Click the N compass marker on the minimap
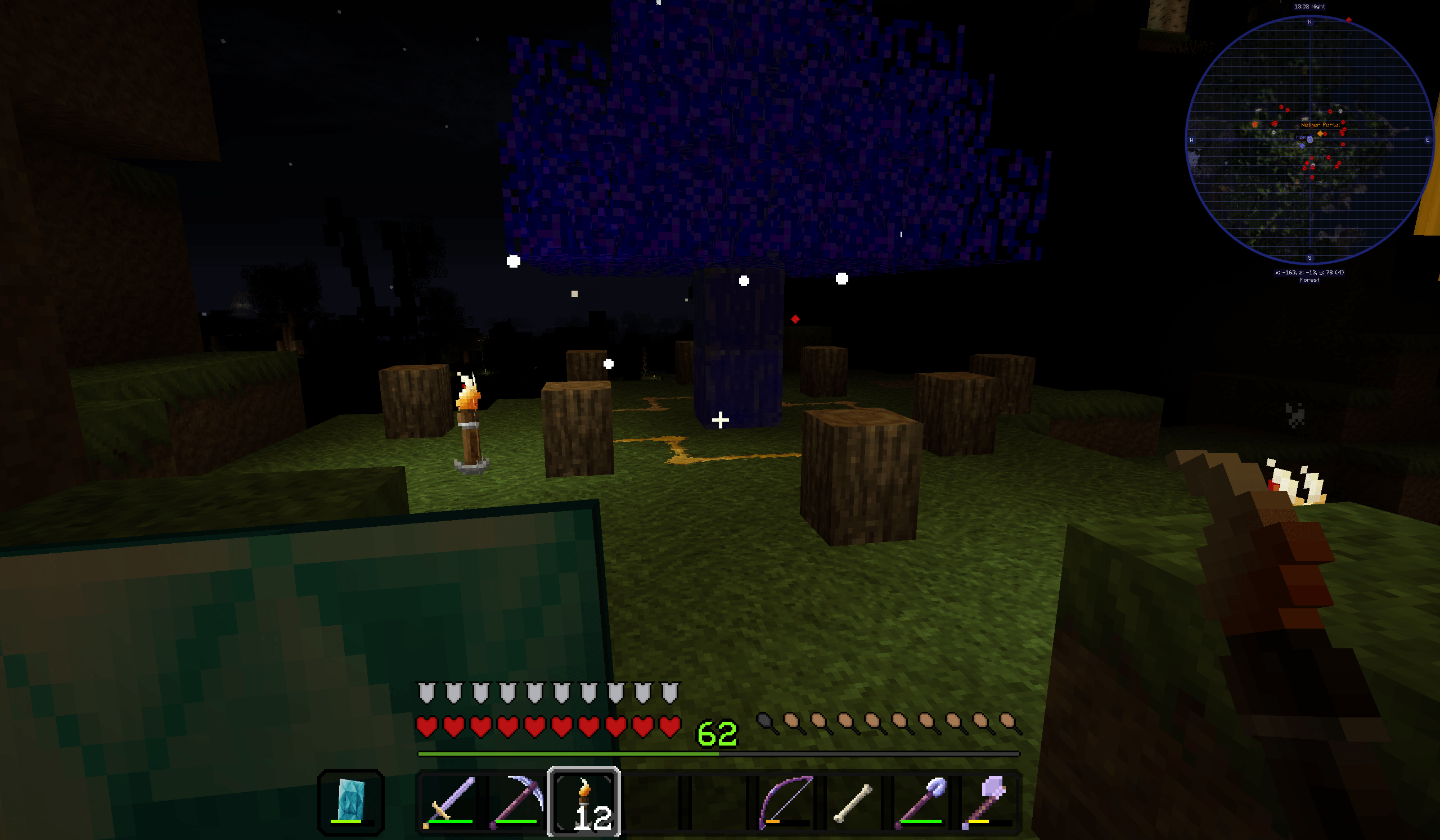 [x=1309, y=22]
